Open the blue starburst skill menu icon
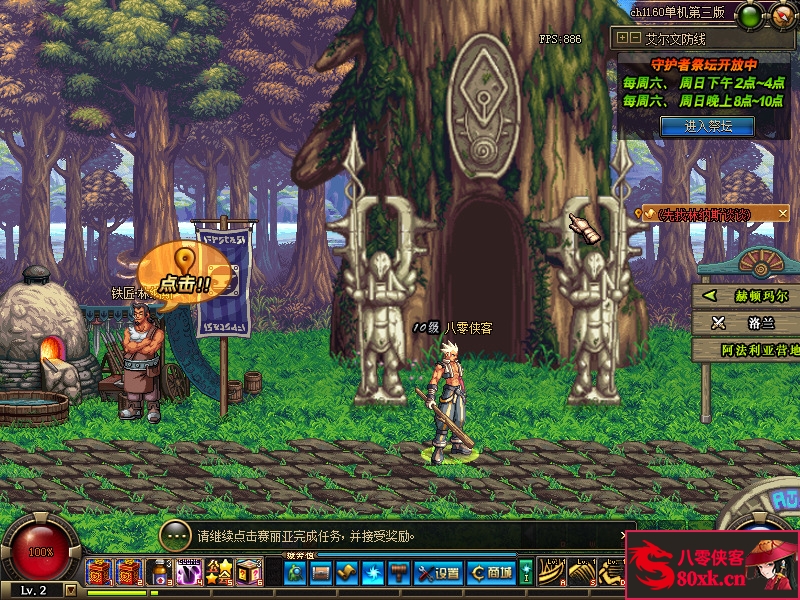Image resolution: width=800 pixels, height=600 pixels. pos(373,573)
